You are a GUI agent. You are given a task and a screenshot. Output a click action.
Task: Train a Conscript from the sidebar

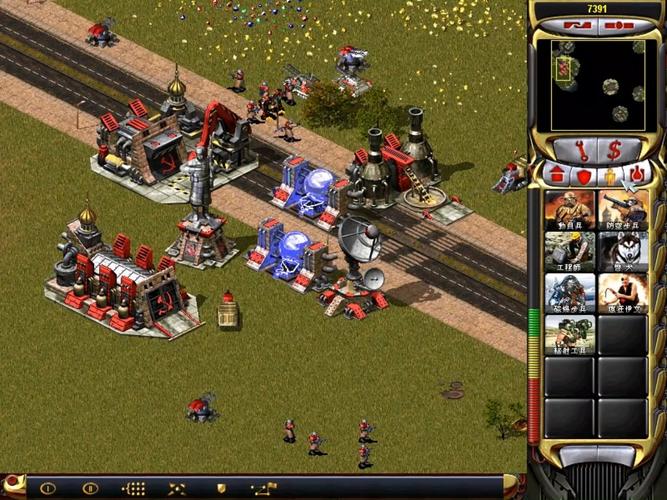[x=570, y=210]
